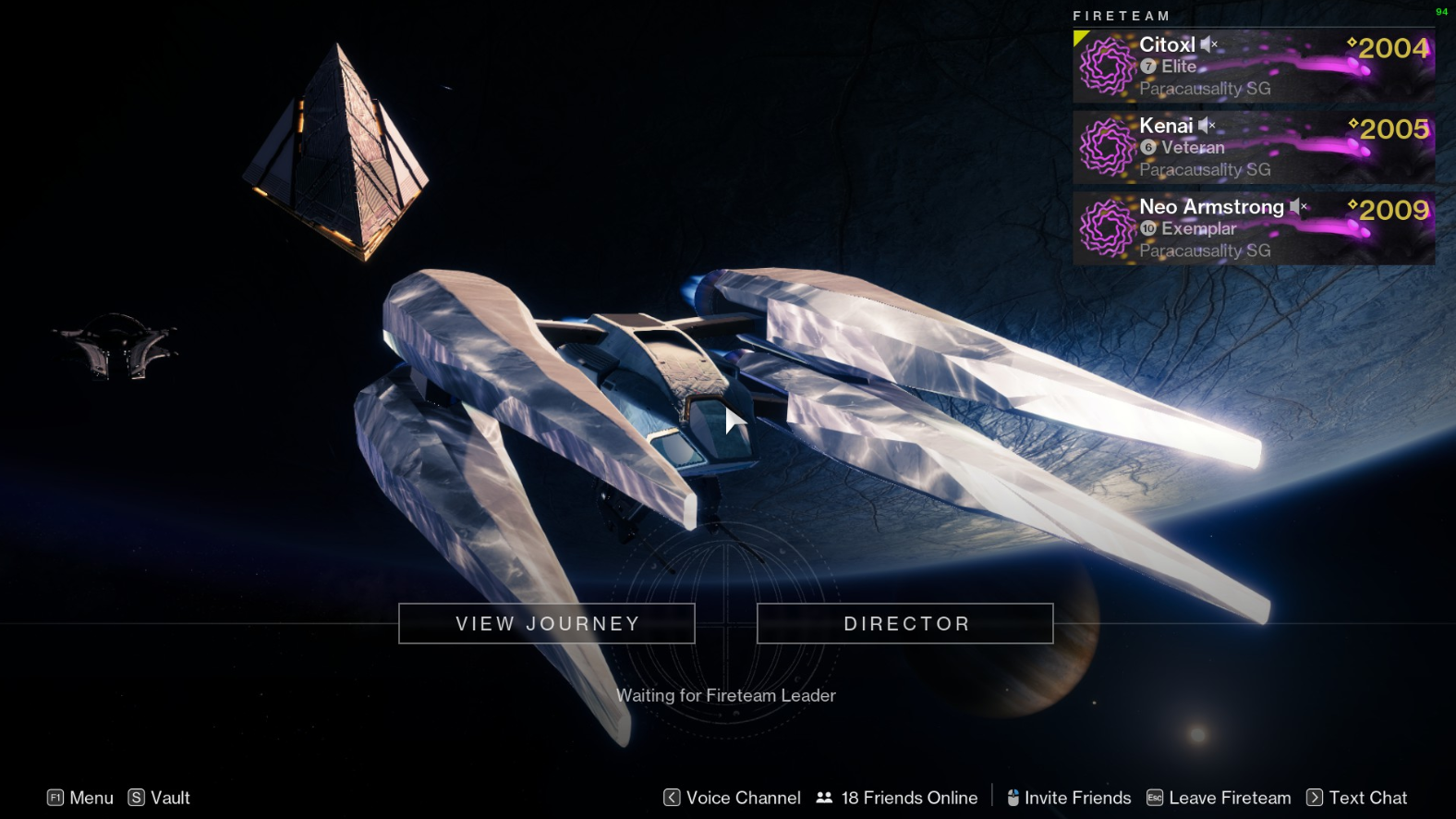
Task: Select Neo Armstrong's fireteam card
Action: [1254, 228]
